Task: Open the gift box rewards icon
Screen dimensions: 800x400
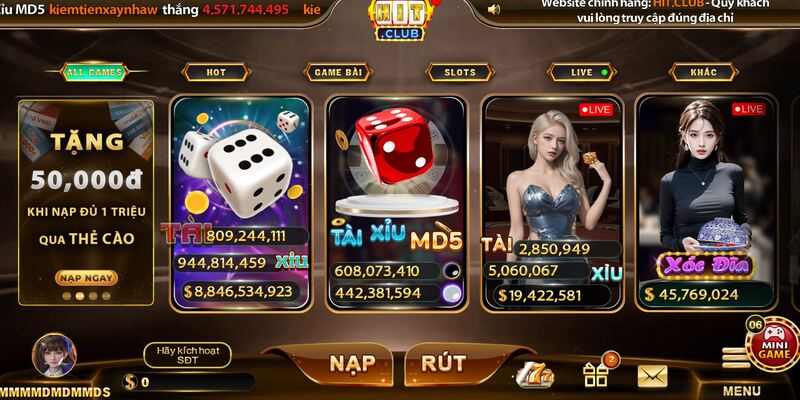Action: tap(596, 375)
